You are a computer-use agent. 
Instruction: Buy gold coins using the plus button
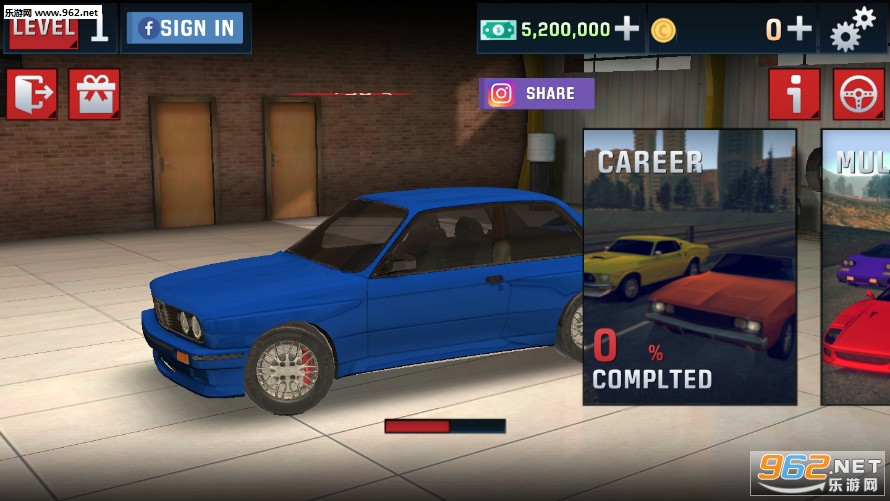point(799,29)
